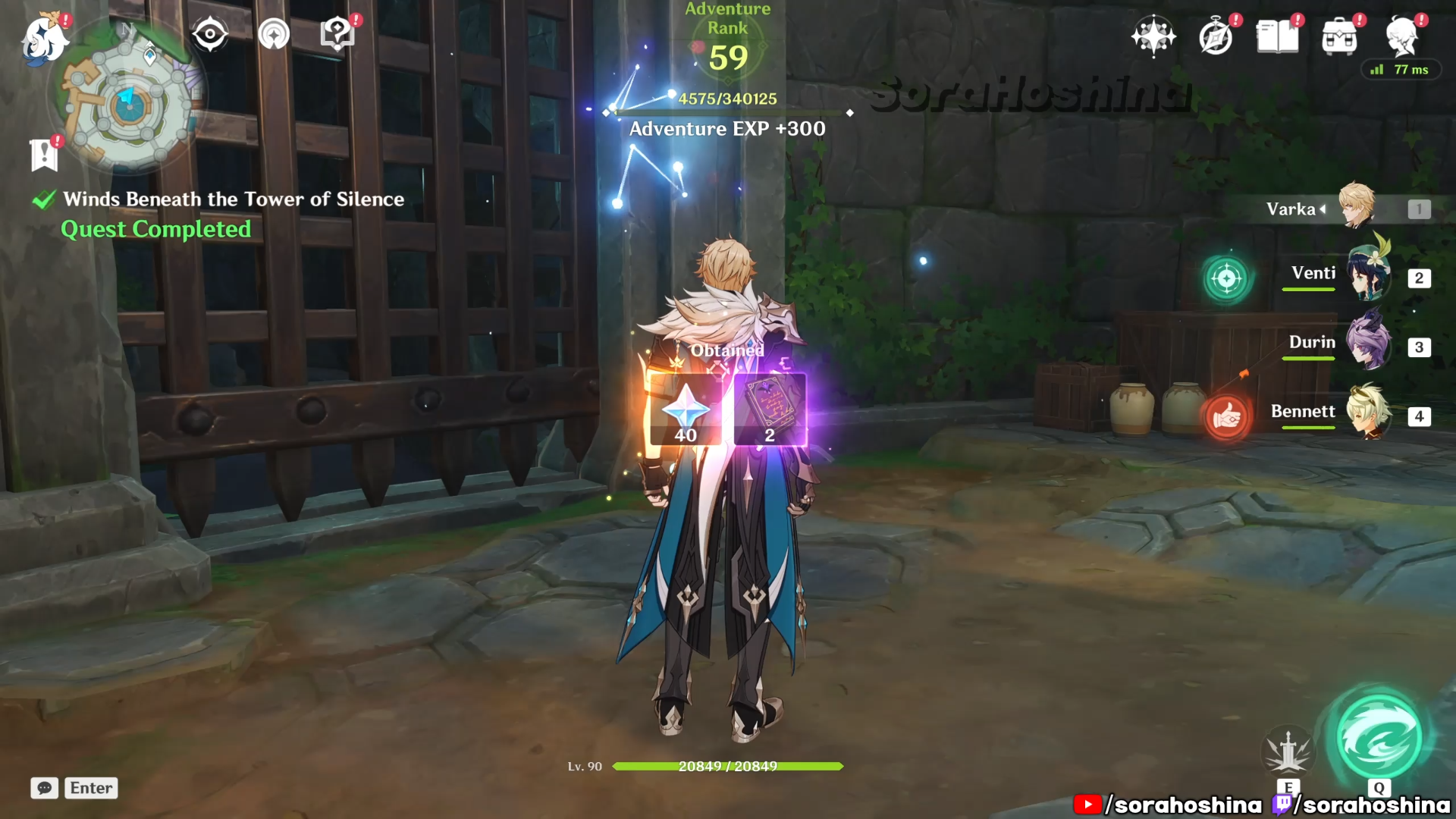Open the quest navigation question-mark icon
The image size is (1456, 819).
click(x=337, y=35)
